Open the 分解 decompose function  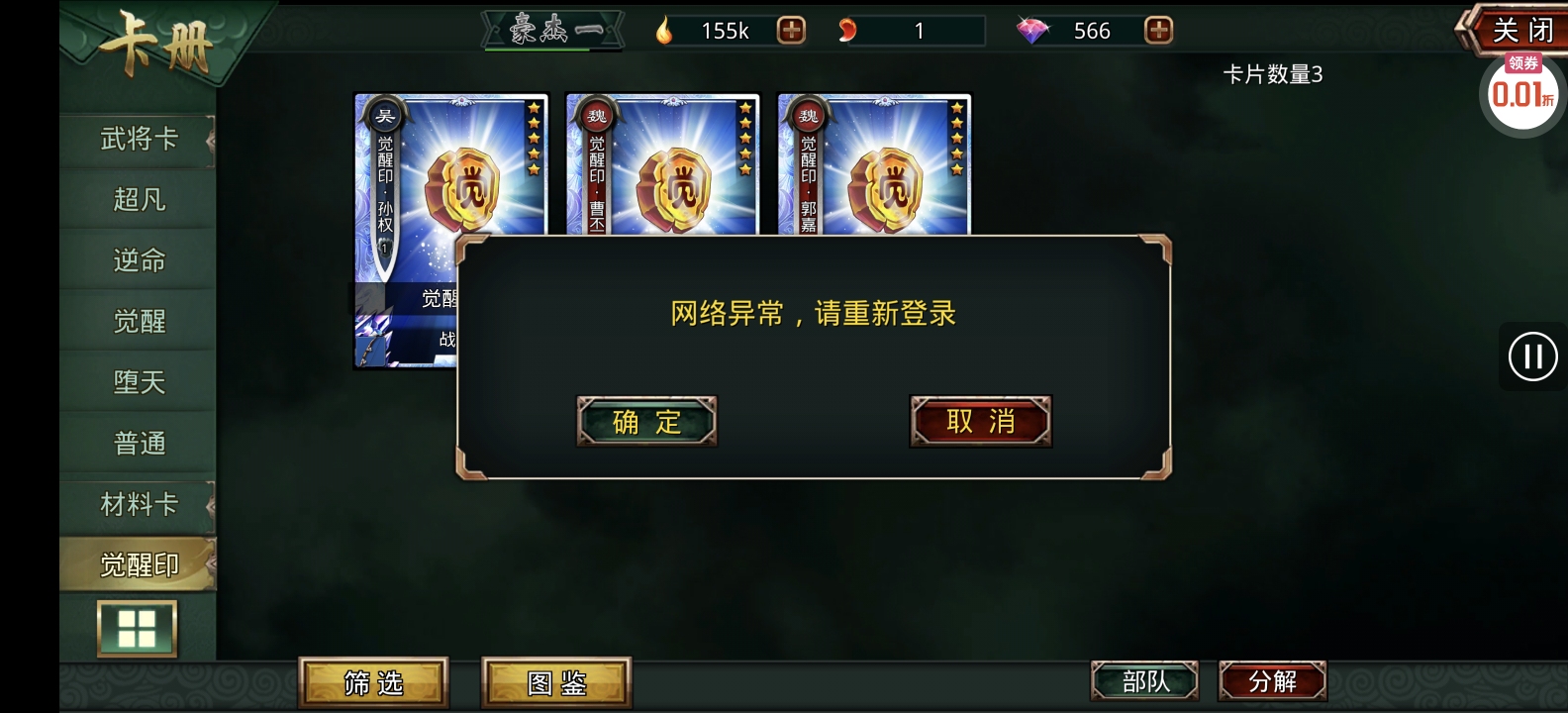(1272, 679)
